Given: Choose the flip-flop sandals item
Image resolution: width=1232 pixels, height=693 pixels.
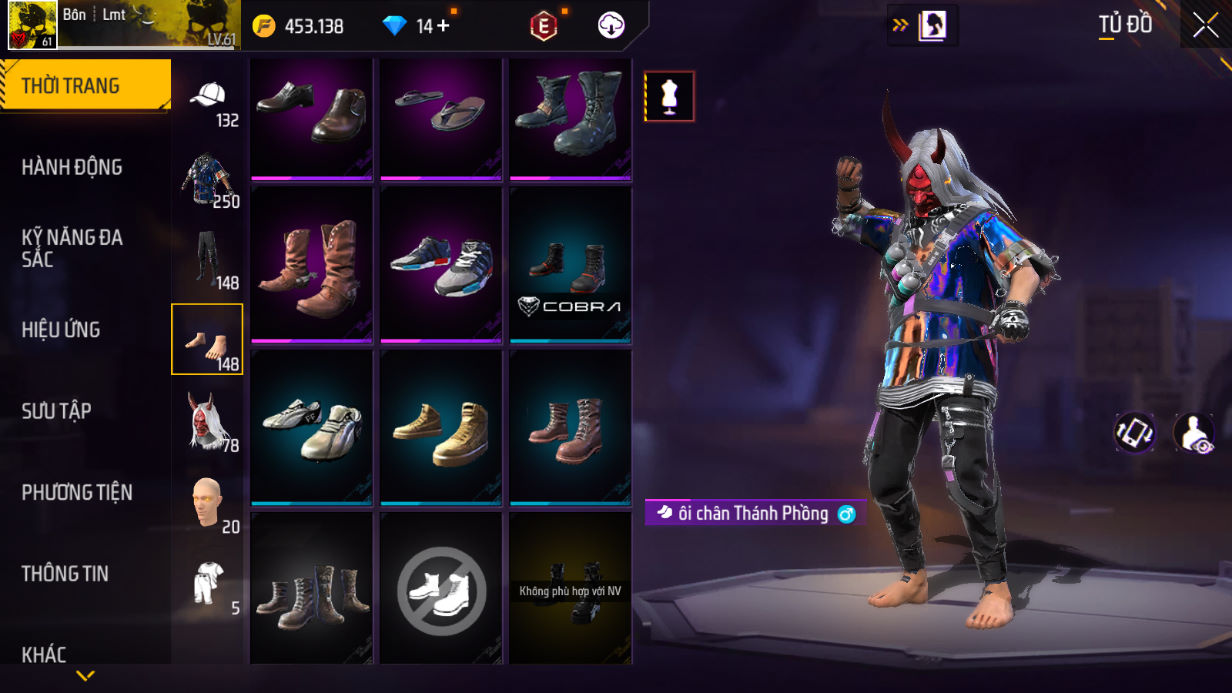Looking at the screenshot, I should (x=441, y=118).
